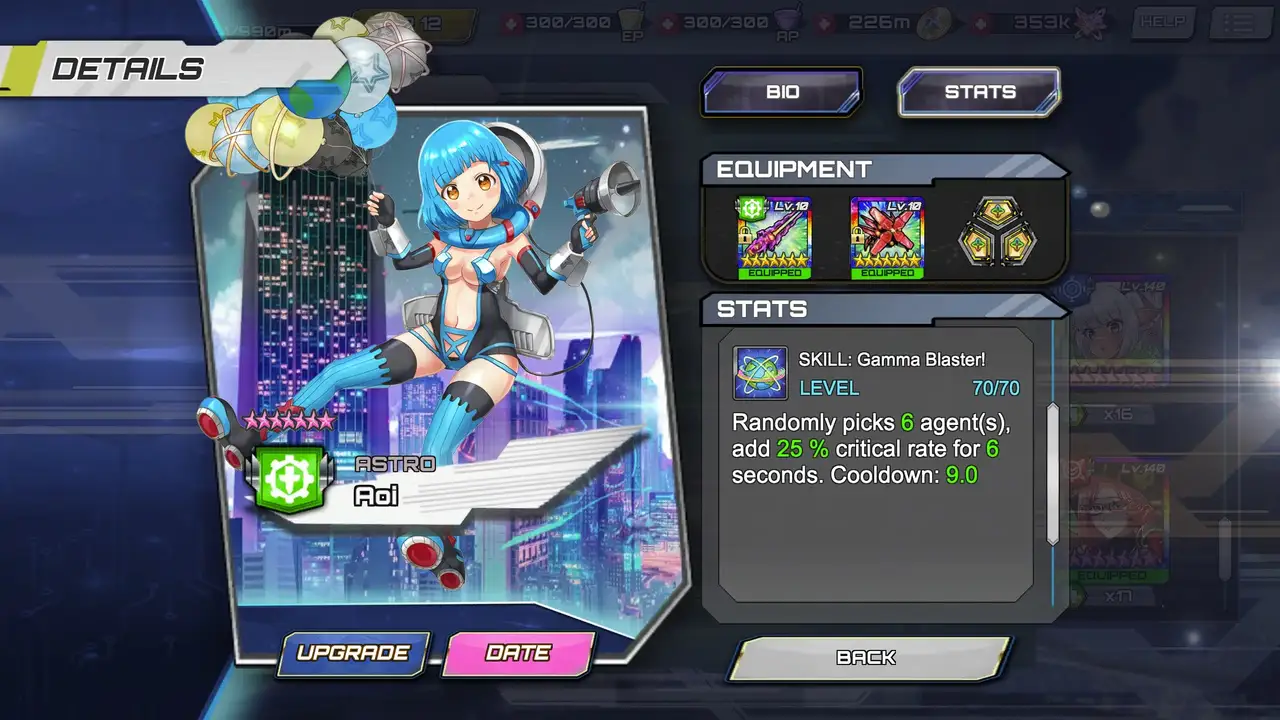Switch to the BIO tab
This screenshot has width=1280, height=720.
pos(781,92)
